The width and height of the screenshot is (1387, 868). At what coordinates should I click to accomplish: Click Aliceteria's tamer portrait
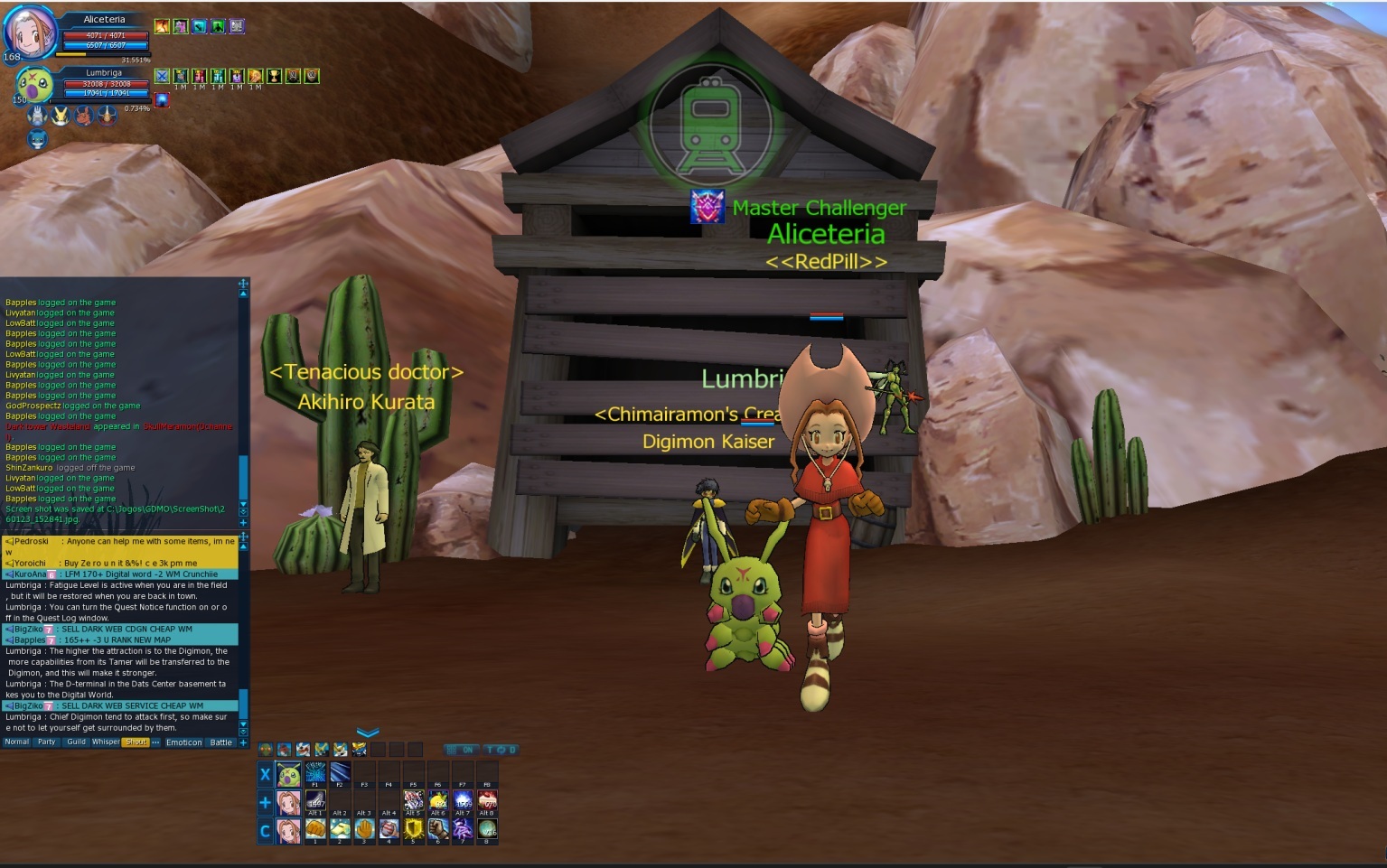coord(30,33)
